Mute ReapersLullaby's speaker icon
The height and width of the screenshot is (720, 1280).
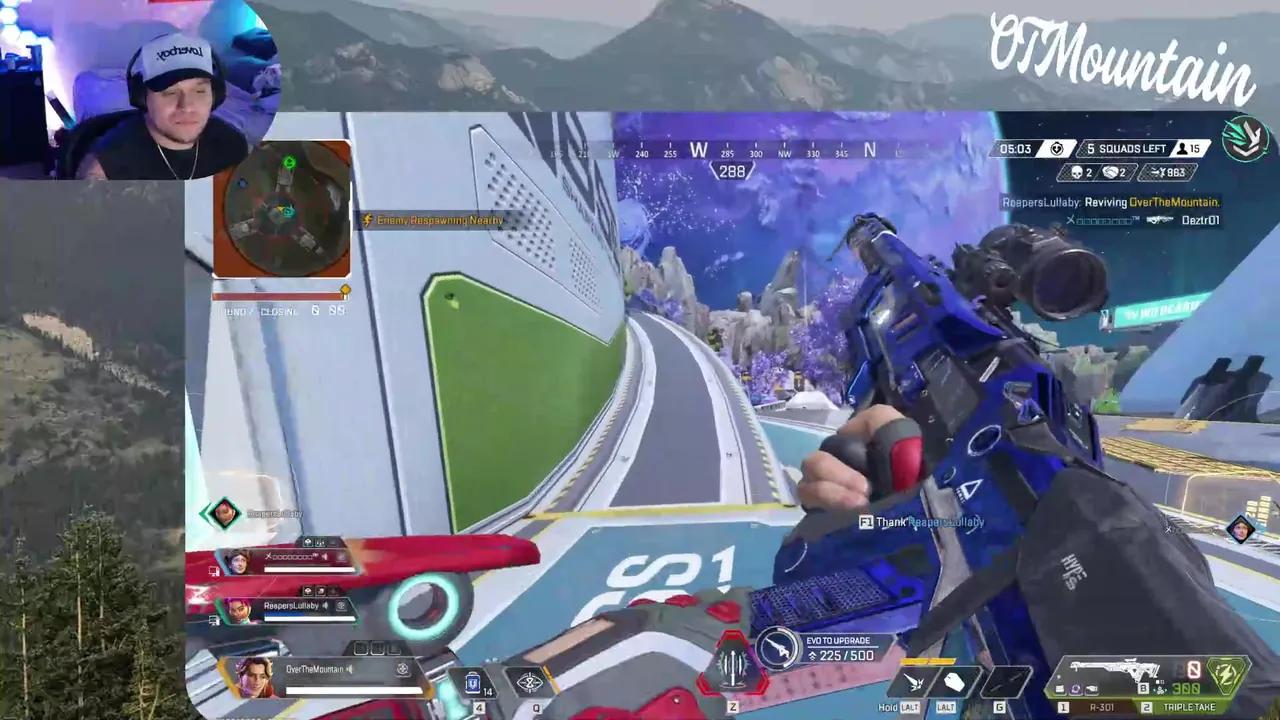[x=324, y=605]
